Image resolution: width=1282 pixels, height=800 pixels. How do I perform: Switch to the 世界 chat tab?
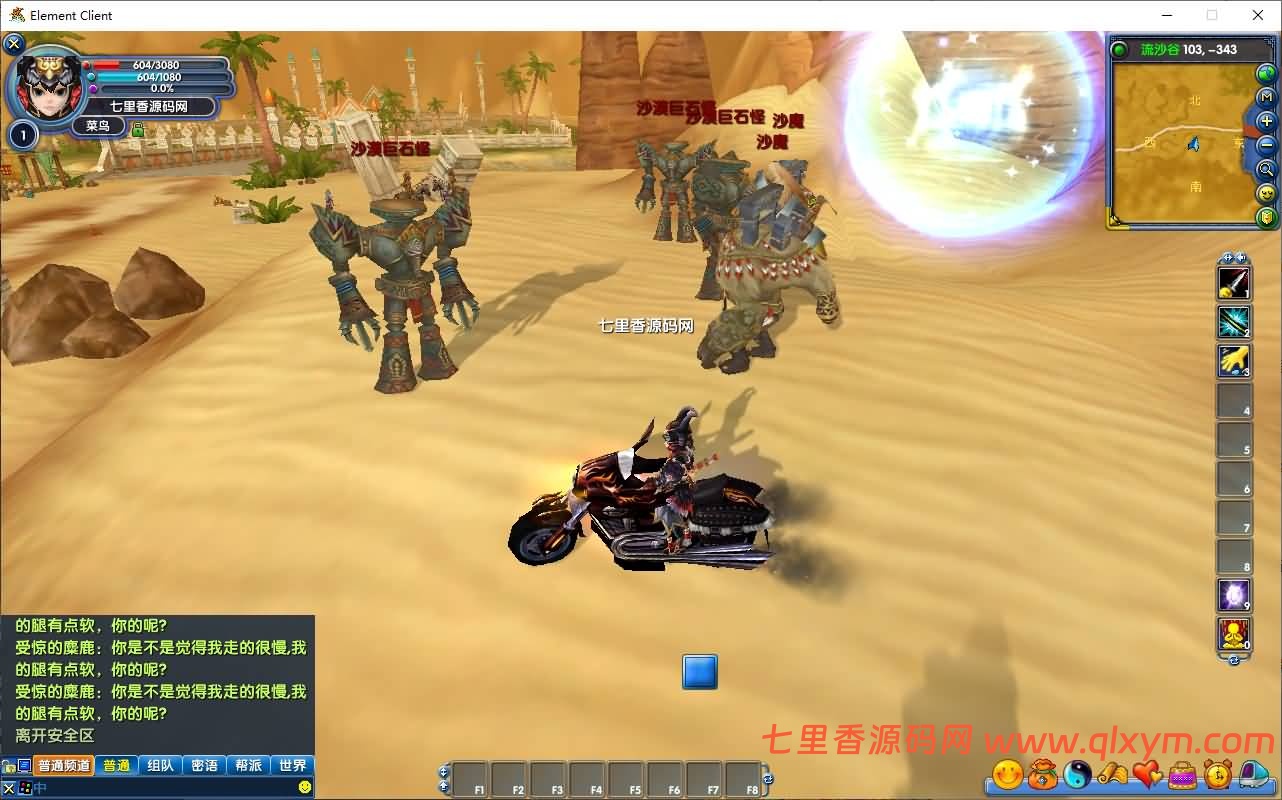(292, 764)
